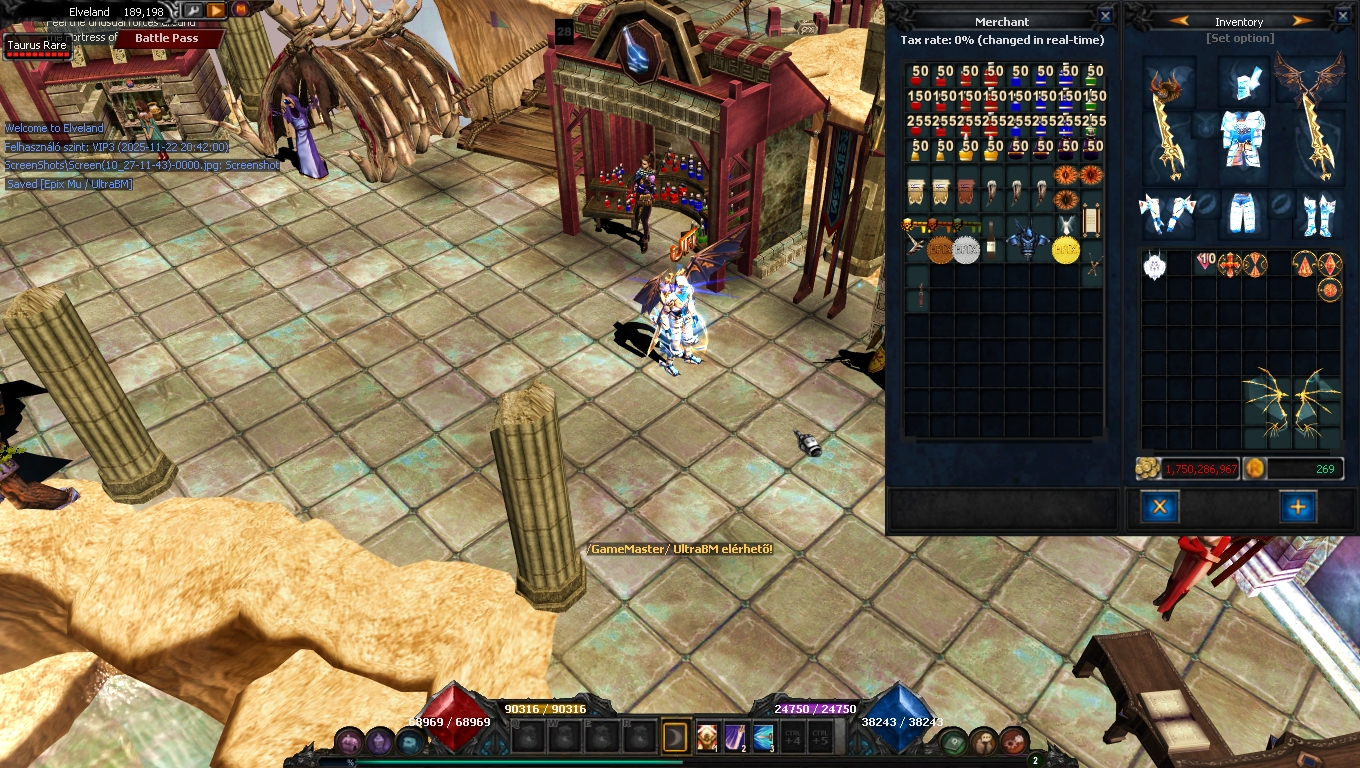This screenshot has width=1360, height=768.
Task: Open the wrench settings button
Action: tap(193, 10)
